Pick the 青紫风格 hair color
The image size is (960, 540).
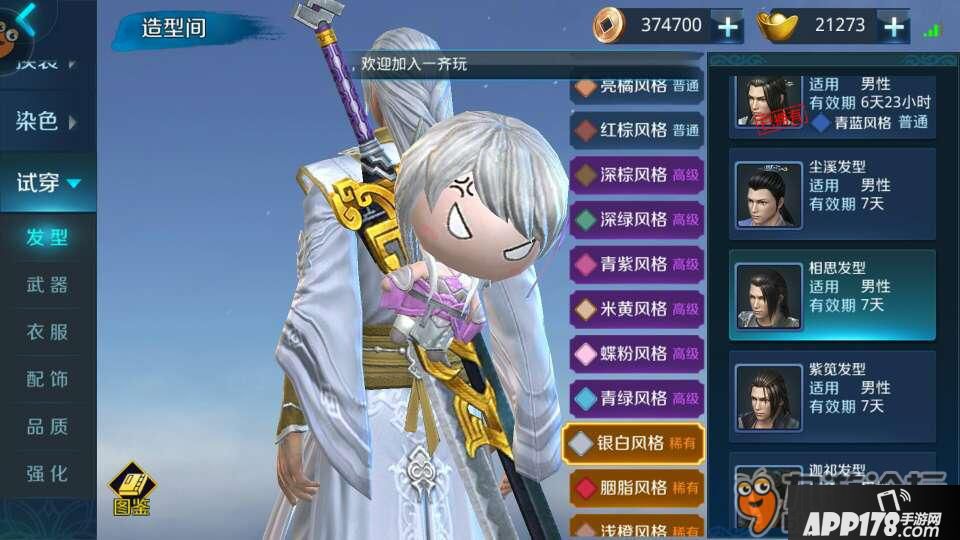[x=636, y=264]
